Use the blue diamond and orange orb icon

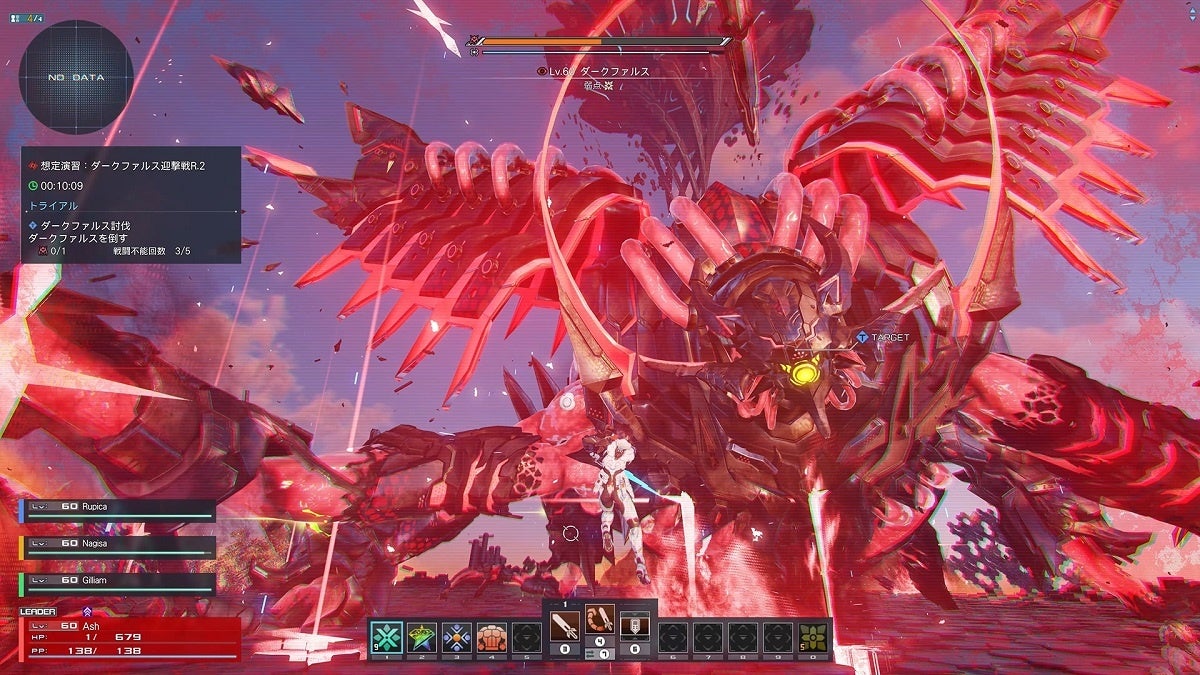457,636
